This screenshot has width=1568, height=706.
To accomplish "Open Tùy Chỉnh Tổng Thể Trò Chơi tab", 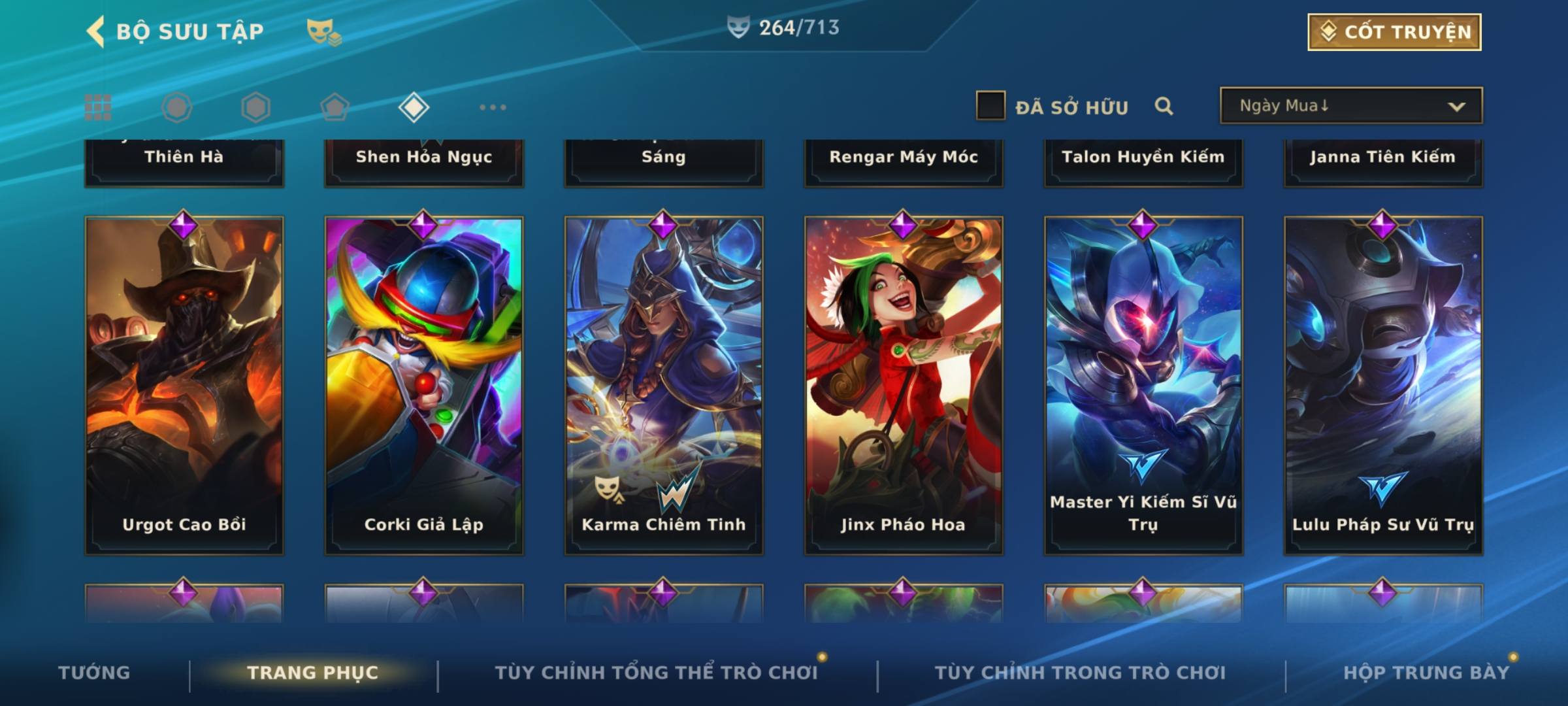I will coord(656,672).
